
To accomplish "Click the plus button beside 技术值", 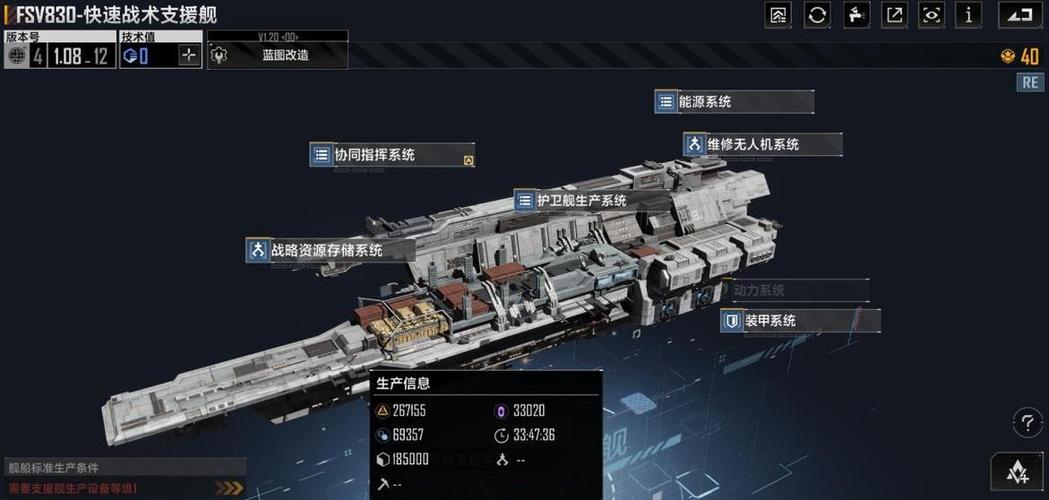I will tap(189, 56).
